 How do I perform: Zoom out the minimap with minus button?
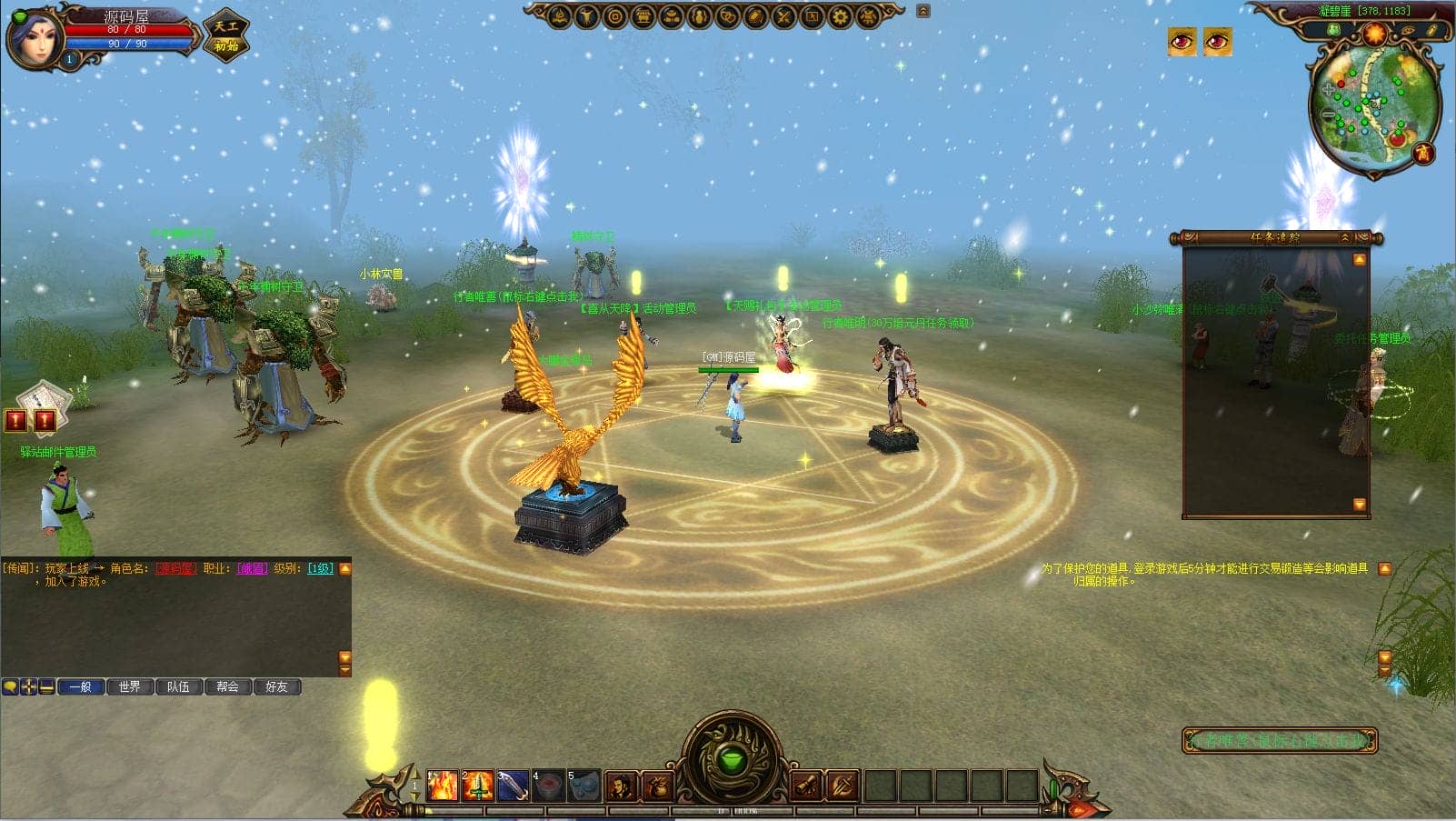pos(1328,115)
